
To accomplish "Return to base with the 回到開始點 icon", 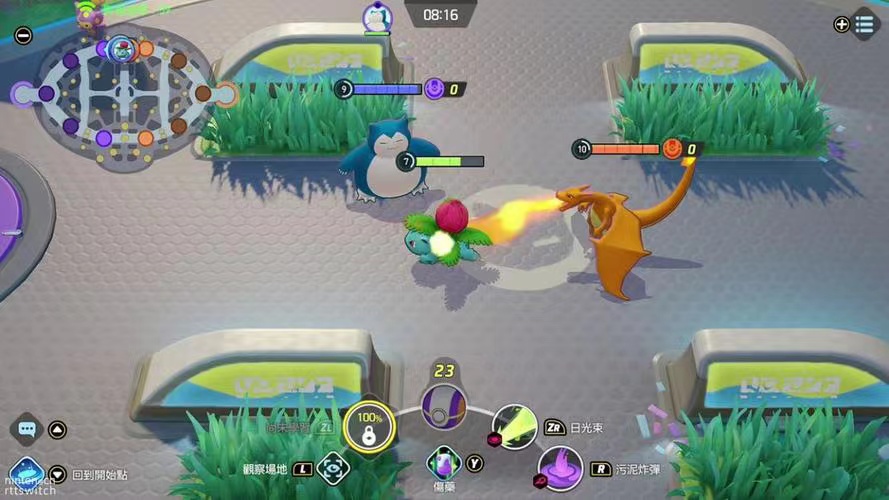I will pyautogui.click(x=26, y=472).
